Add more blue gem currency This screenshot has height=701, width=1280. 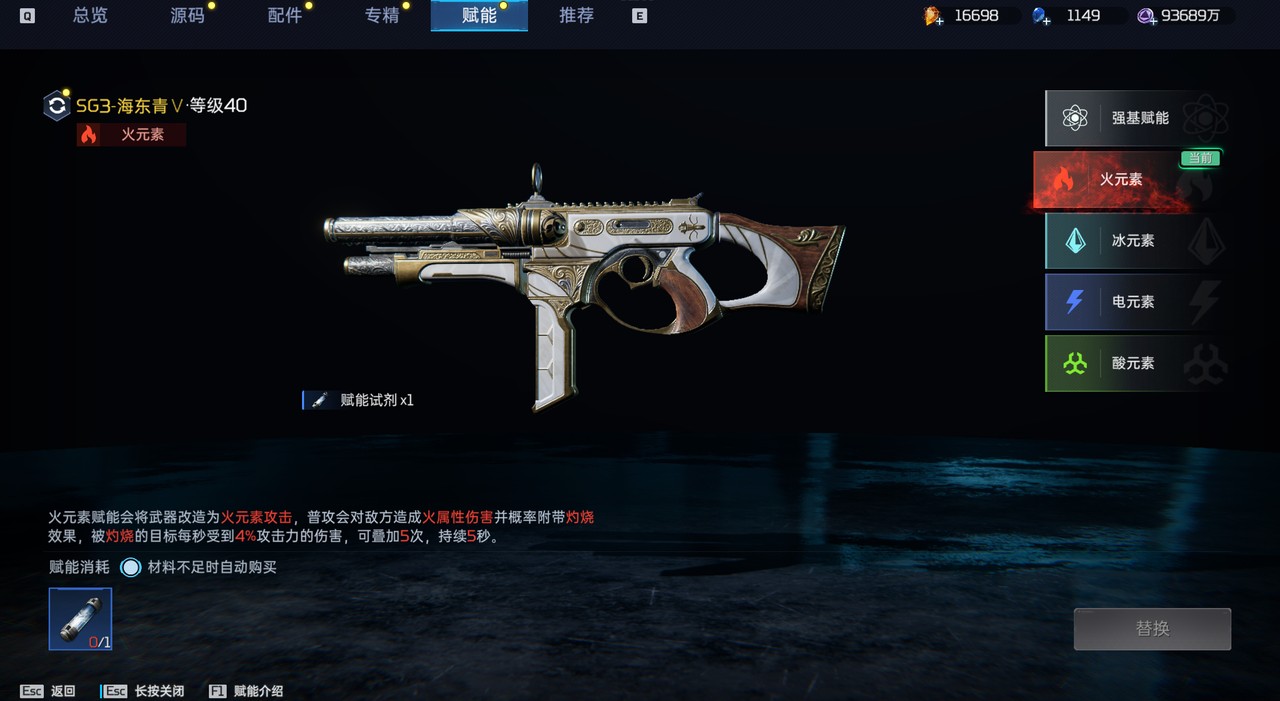1042,16
